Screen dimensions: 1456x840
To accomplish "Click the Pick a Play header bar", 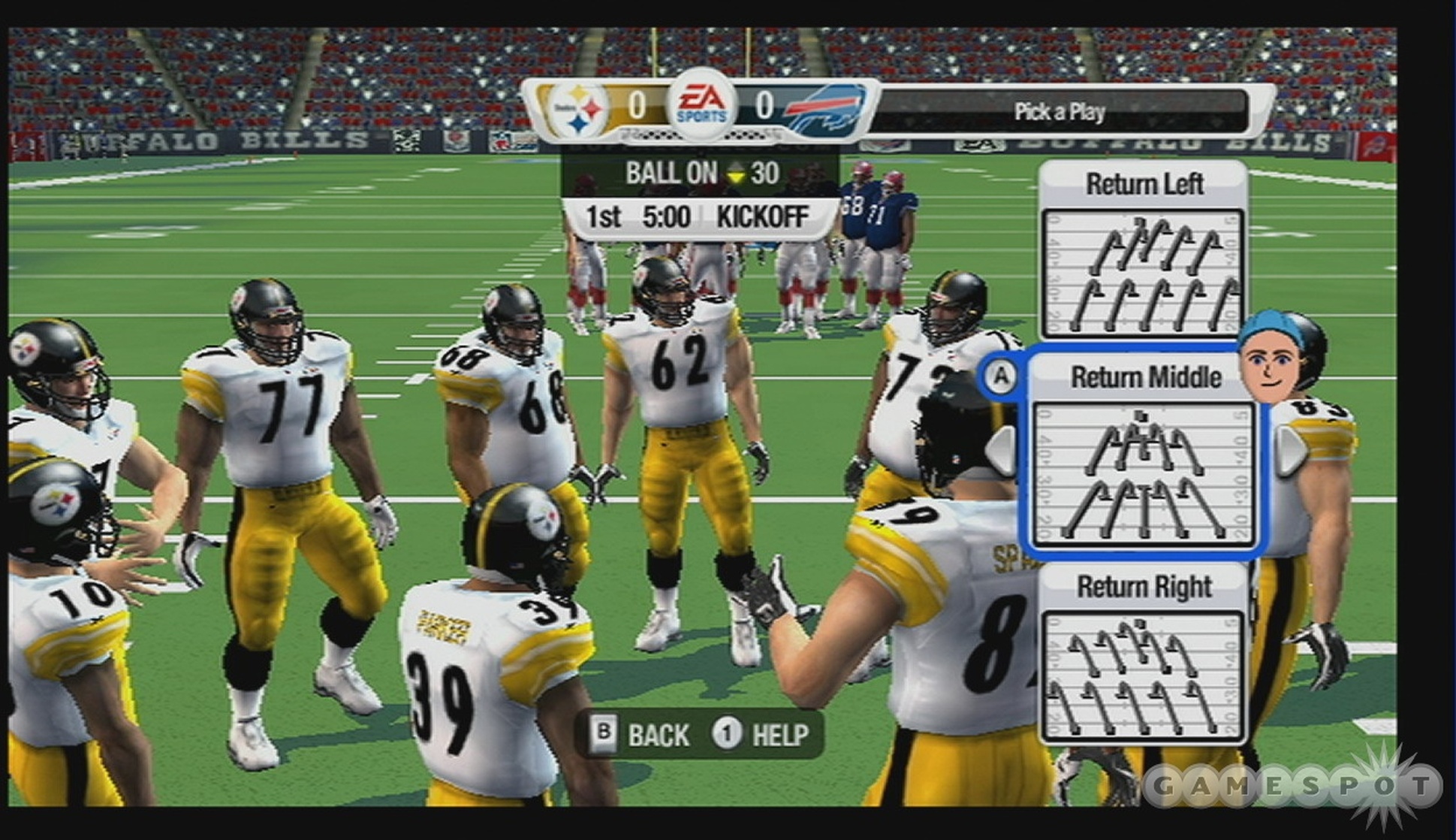I will (1060, 112).
